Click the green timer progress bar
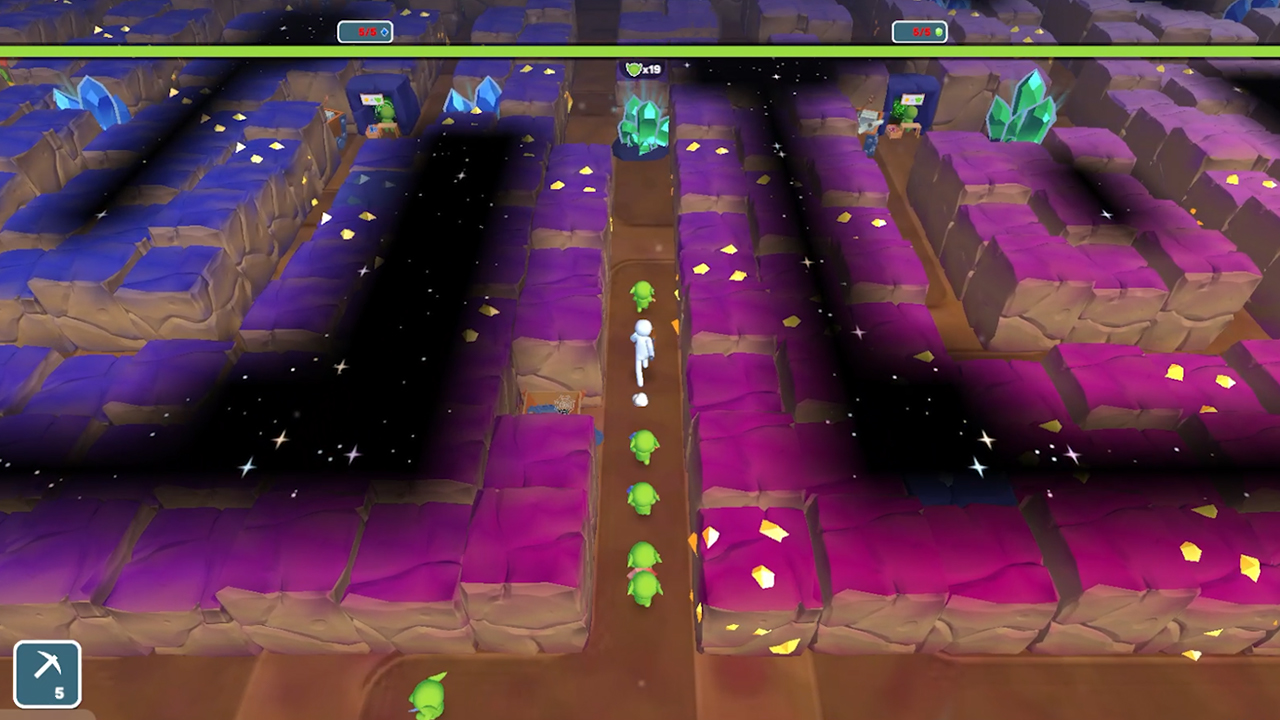This screenshot has height=720, width=1280. point(640,46)
